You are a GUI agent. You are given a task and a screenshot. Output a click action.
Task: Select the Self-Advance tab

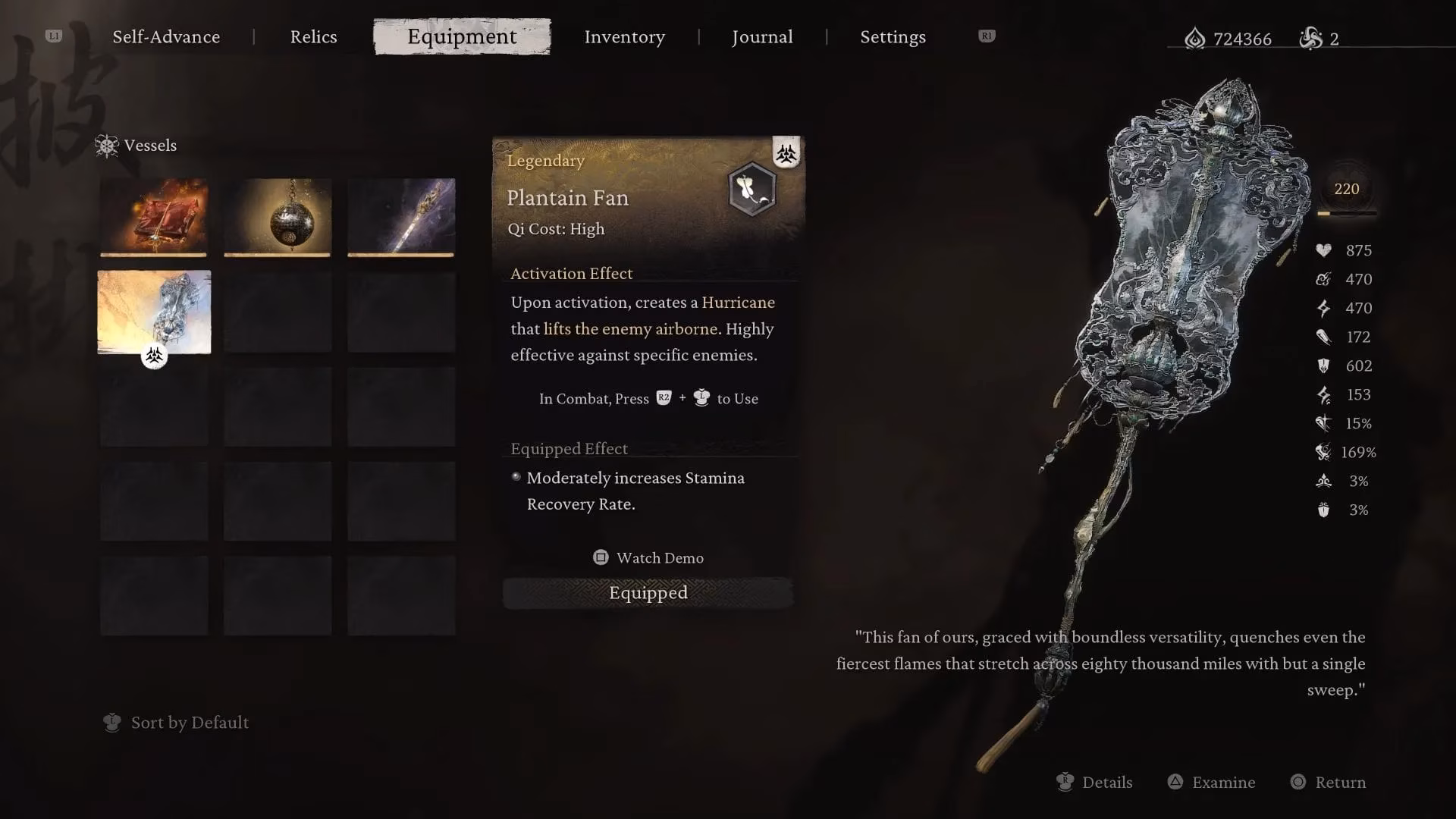click(166, 36)
